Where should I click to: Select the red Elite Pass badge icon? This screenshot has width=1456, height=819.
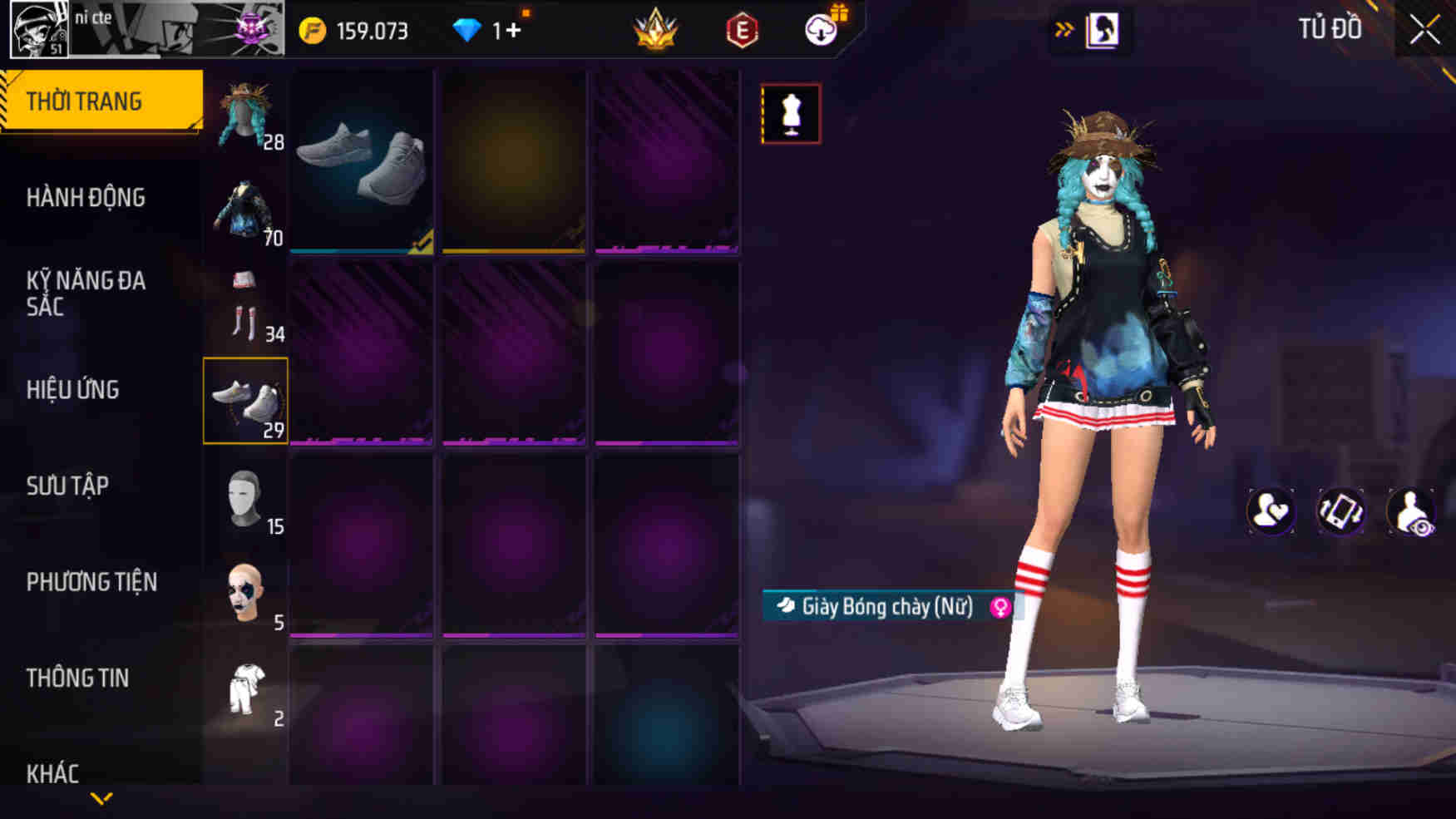[x=743, y=29]
